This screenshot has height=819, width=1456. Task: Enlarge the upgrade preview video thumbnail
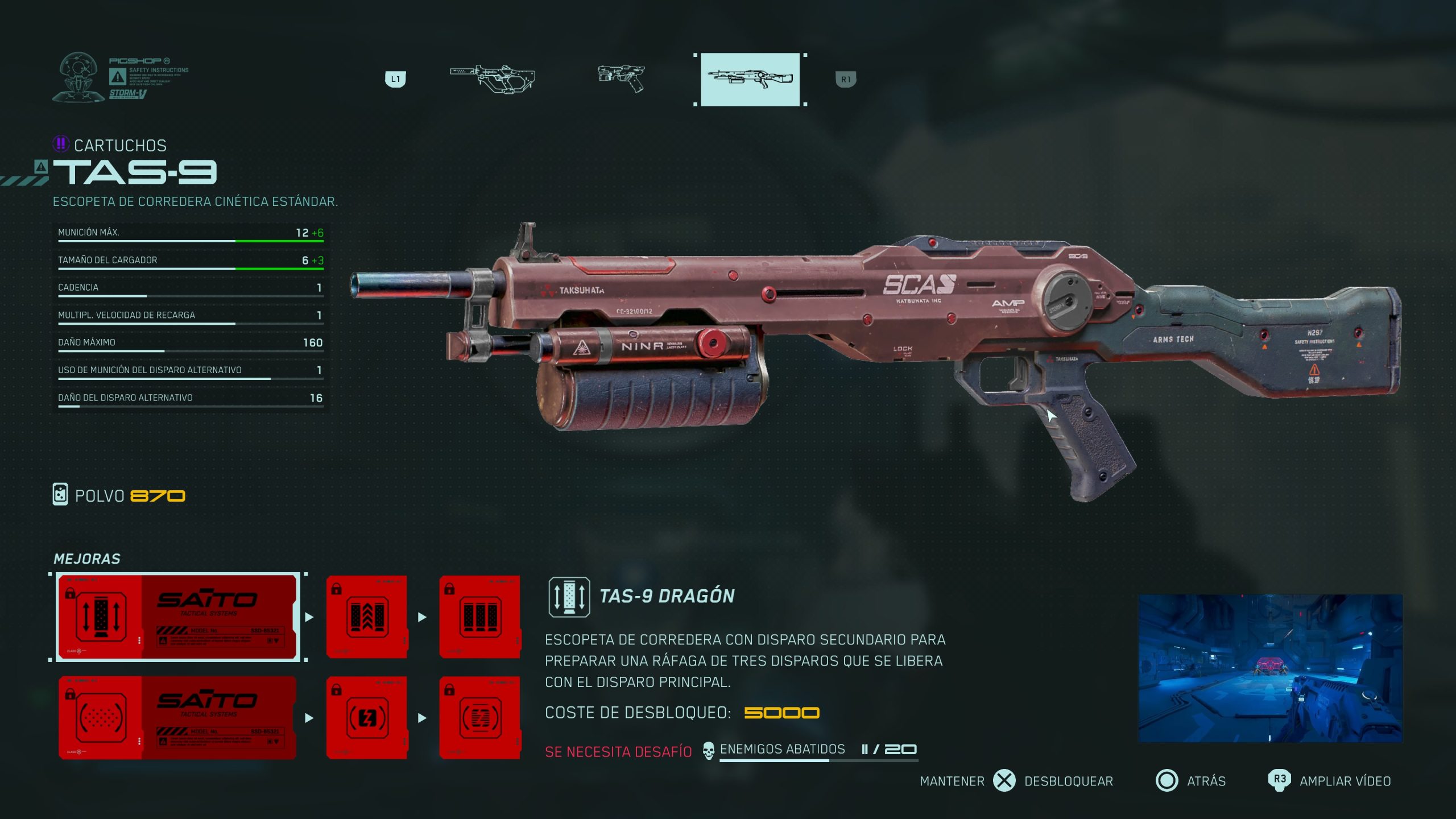click(x=1270, y=668)
